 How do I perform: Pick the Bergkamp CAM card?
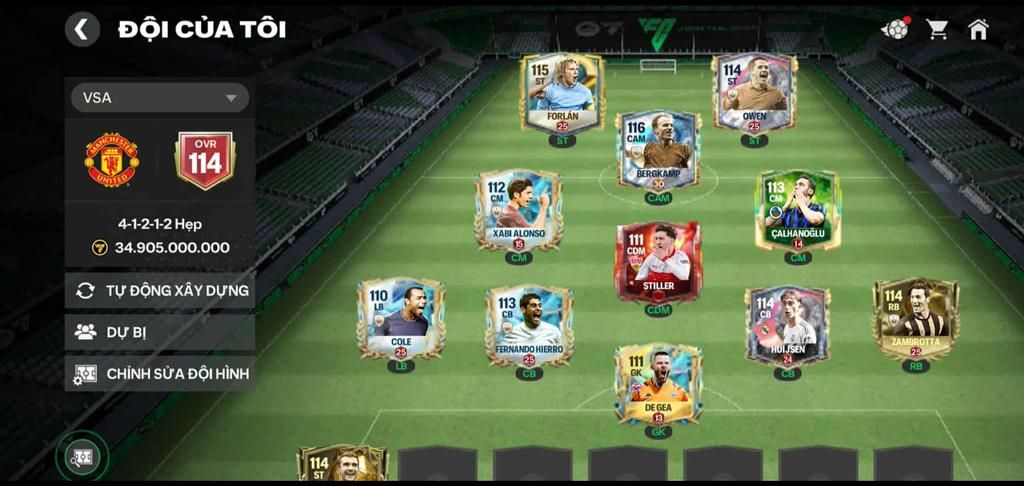click(x=658, y=150)
